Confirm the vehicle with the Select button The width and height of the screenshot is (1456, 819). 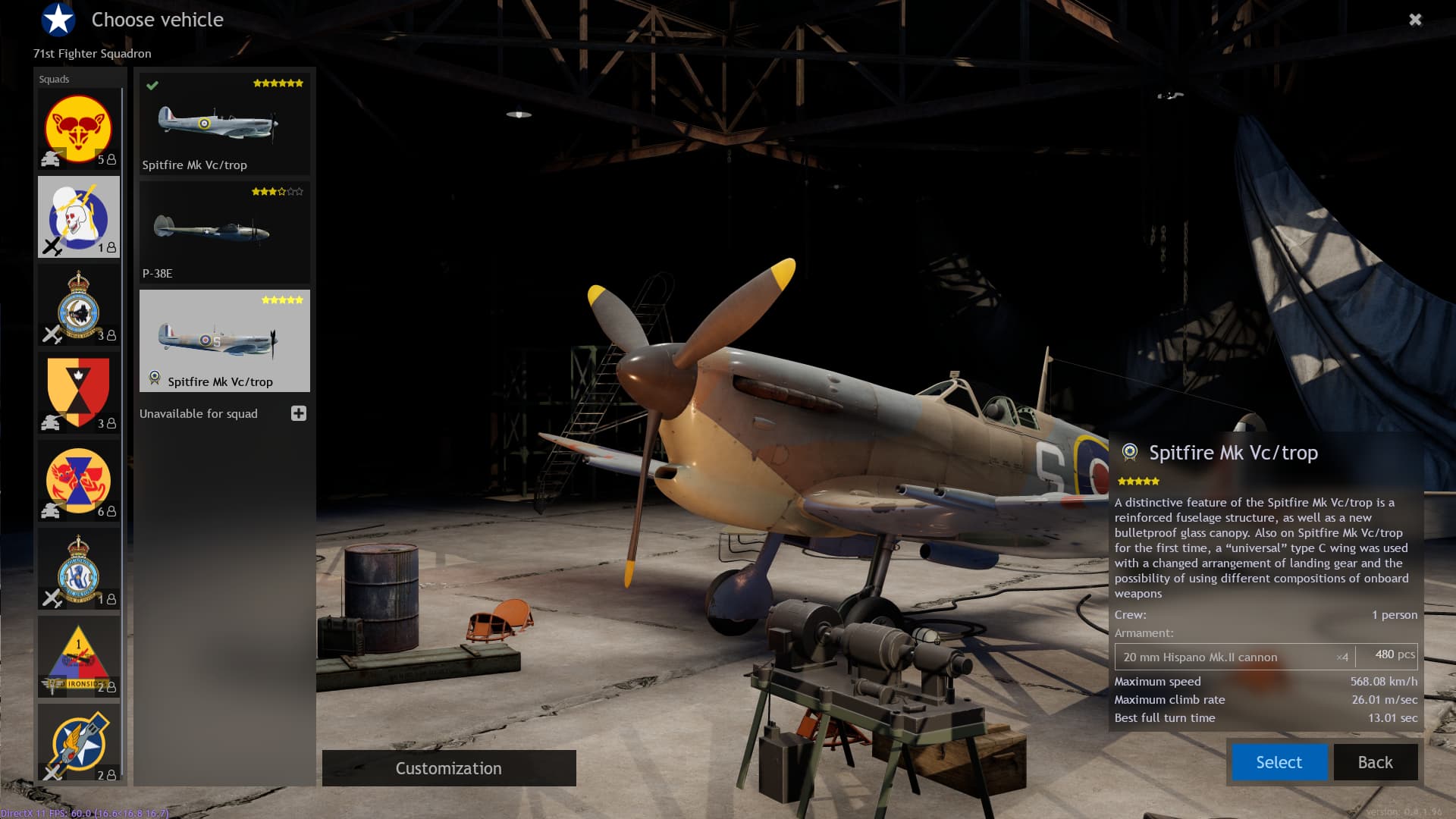(x=1279, y=762)
